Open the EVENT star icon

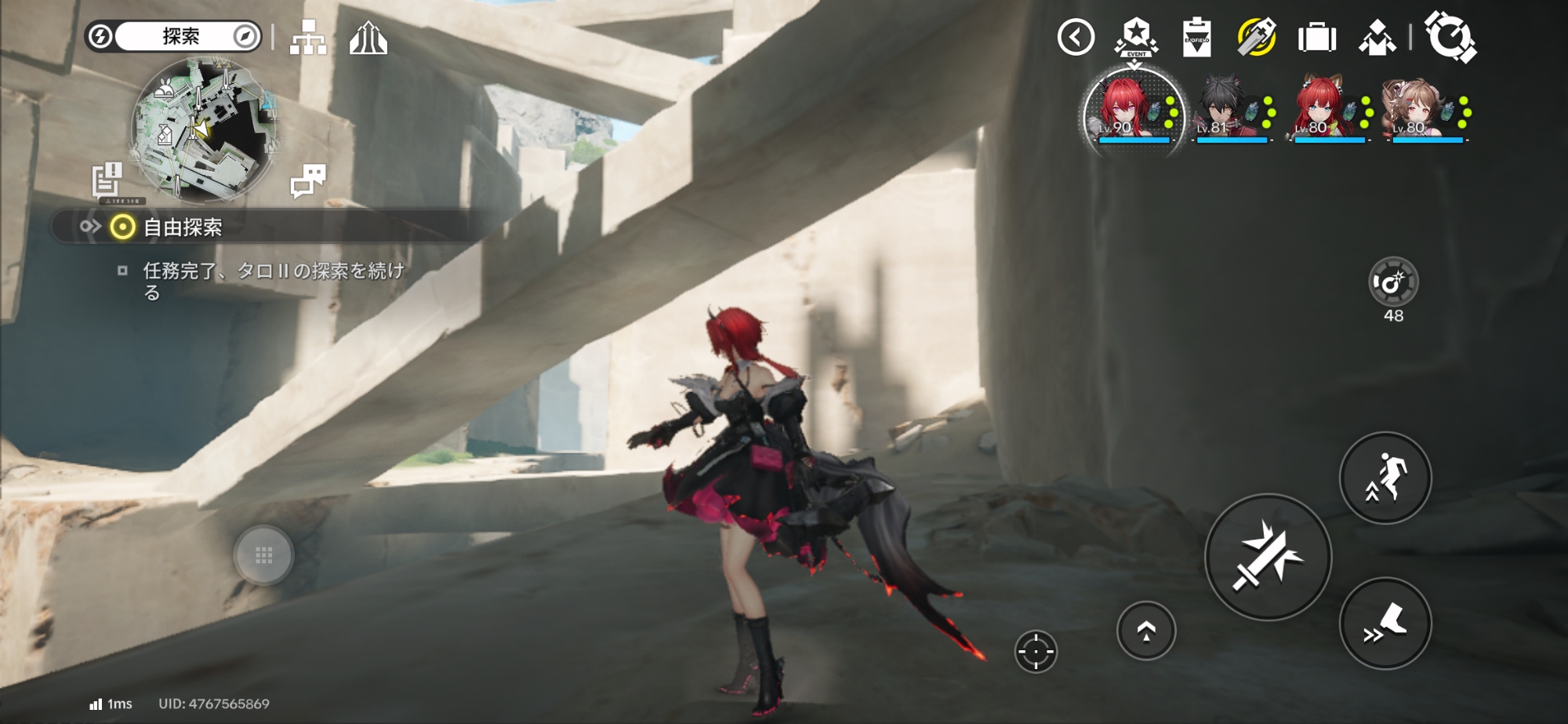[x=1136, y=37]
